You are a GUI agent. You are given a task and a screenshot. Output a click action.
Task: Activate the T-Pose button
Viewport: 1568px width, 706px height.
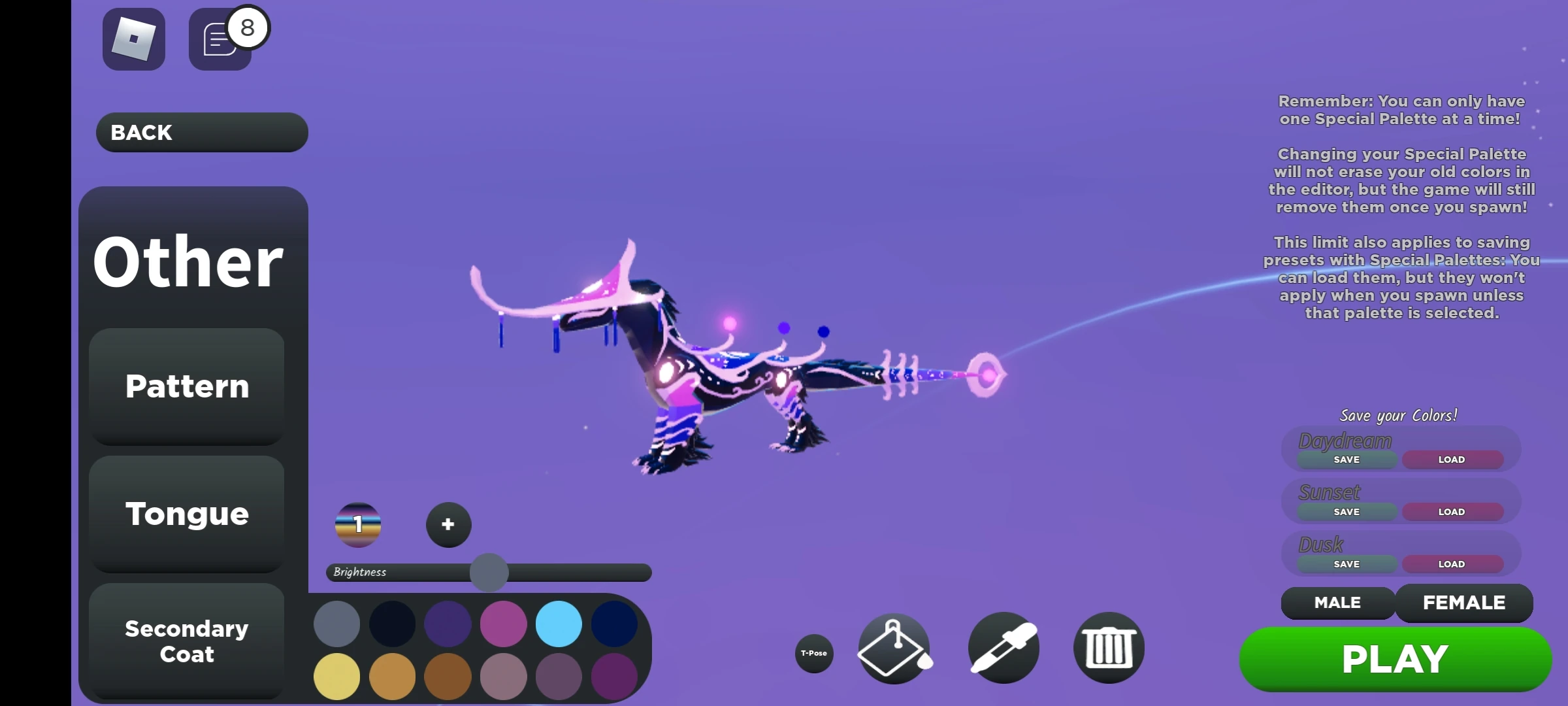point(813,653)
